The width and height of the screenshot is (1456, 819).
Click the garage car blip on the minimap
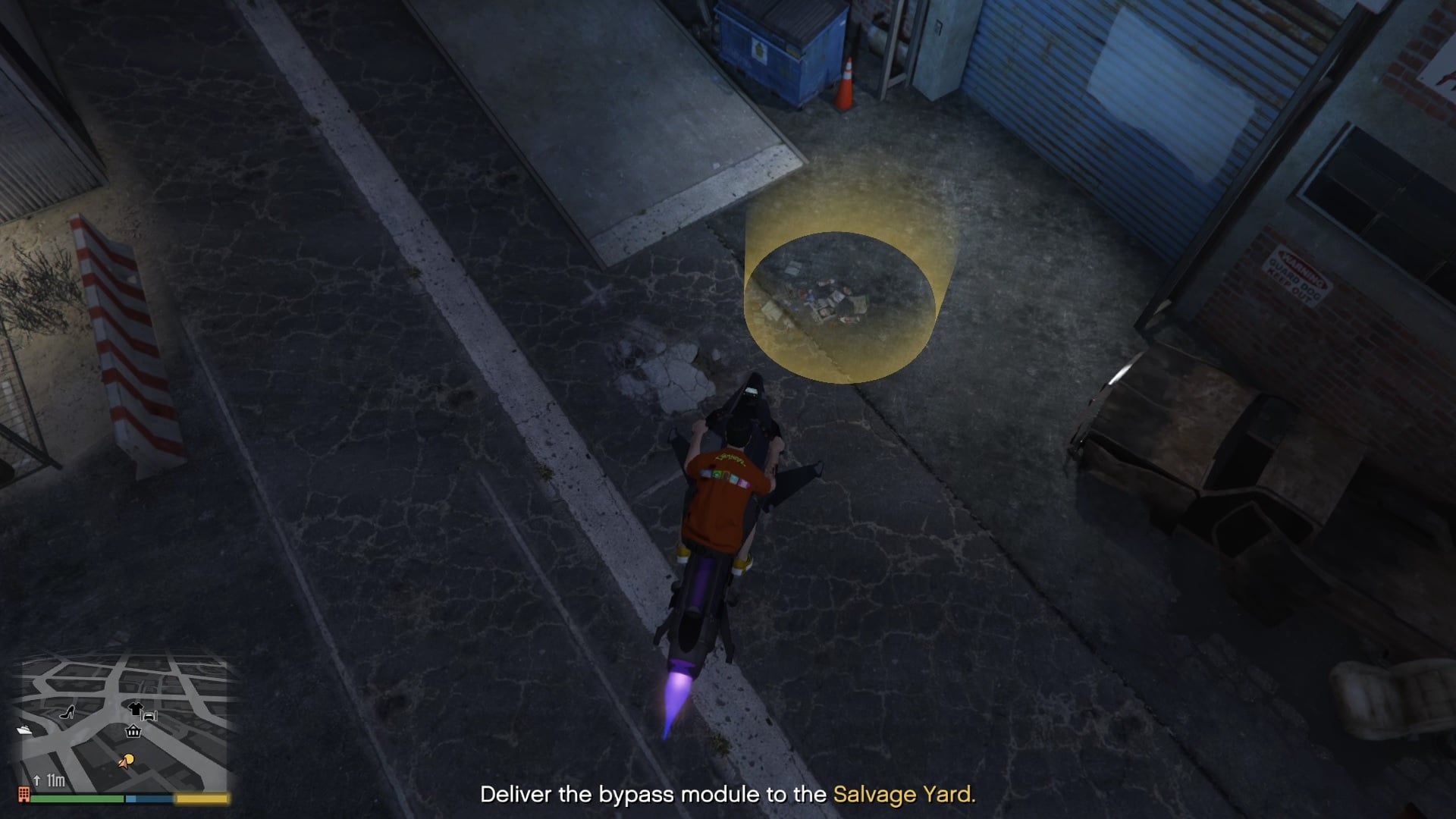pos(149,715)
